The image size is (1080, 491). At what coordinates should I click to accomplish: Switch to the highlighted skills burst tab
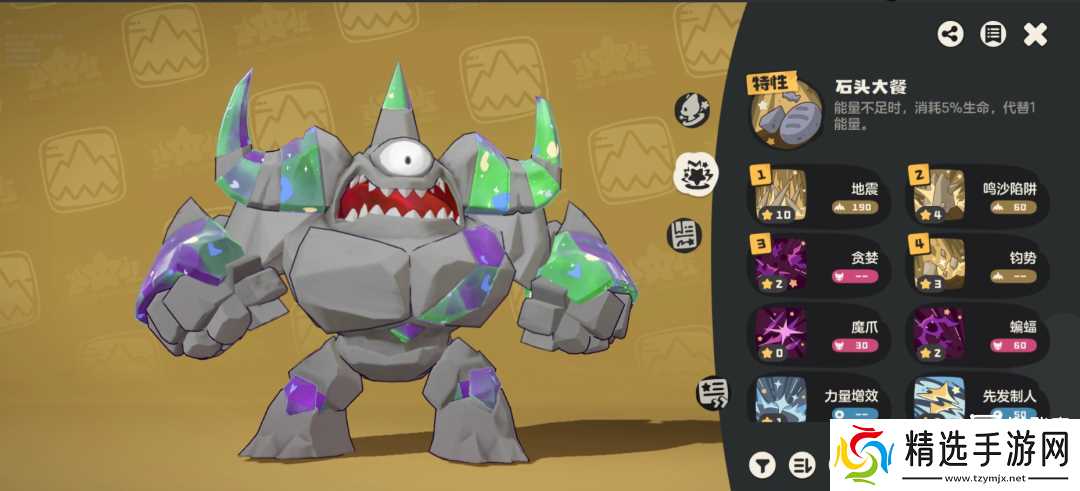point(692,174)
